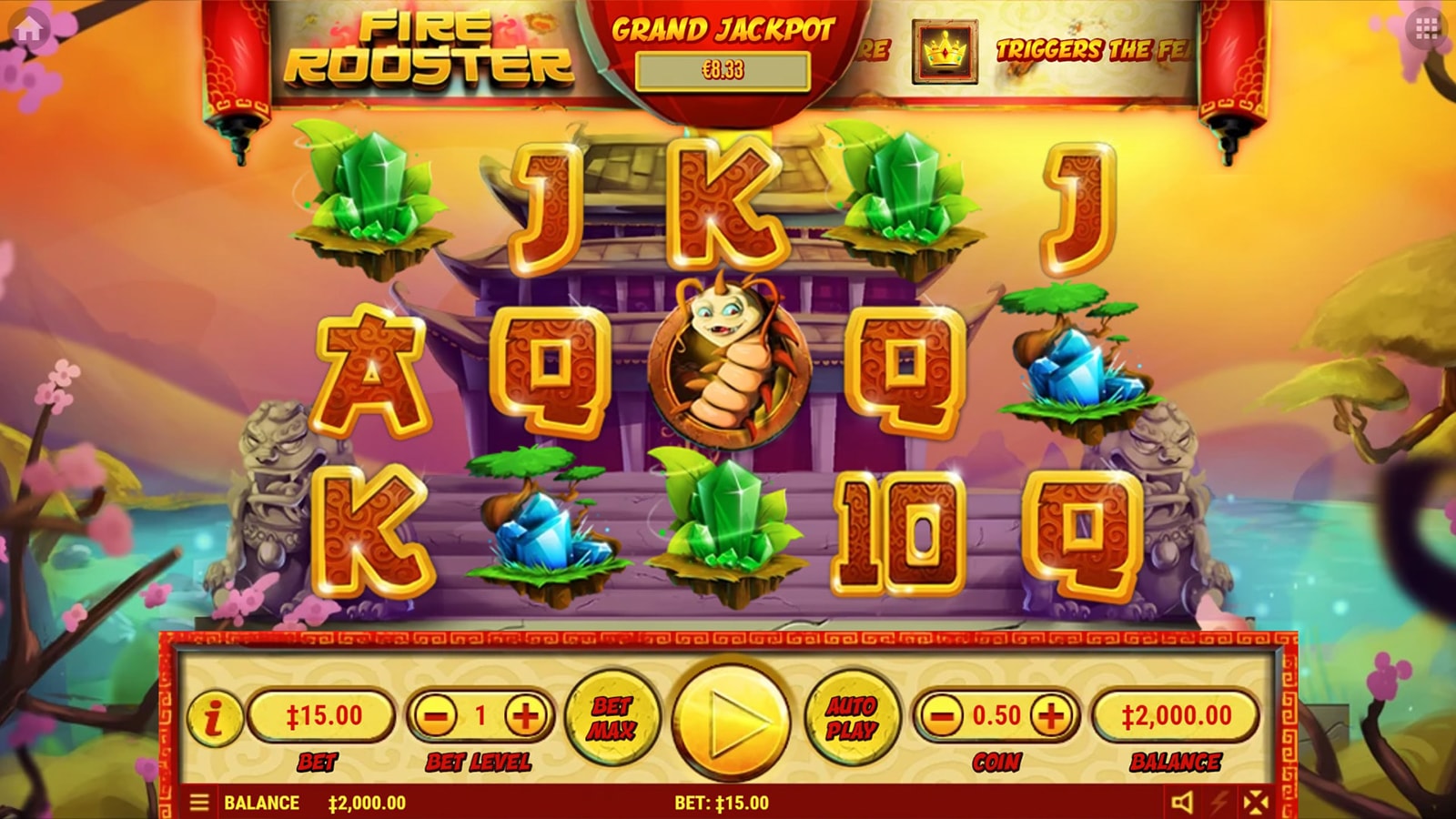Lower the coin value

tap(942, 716)
